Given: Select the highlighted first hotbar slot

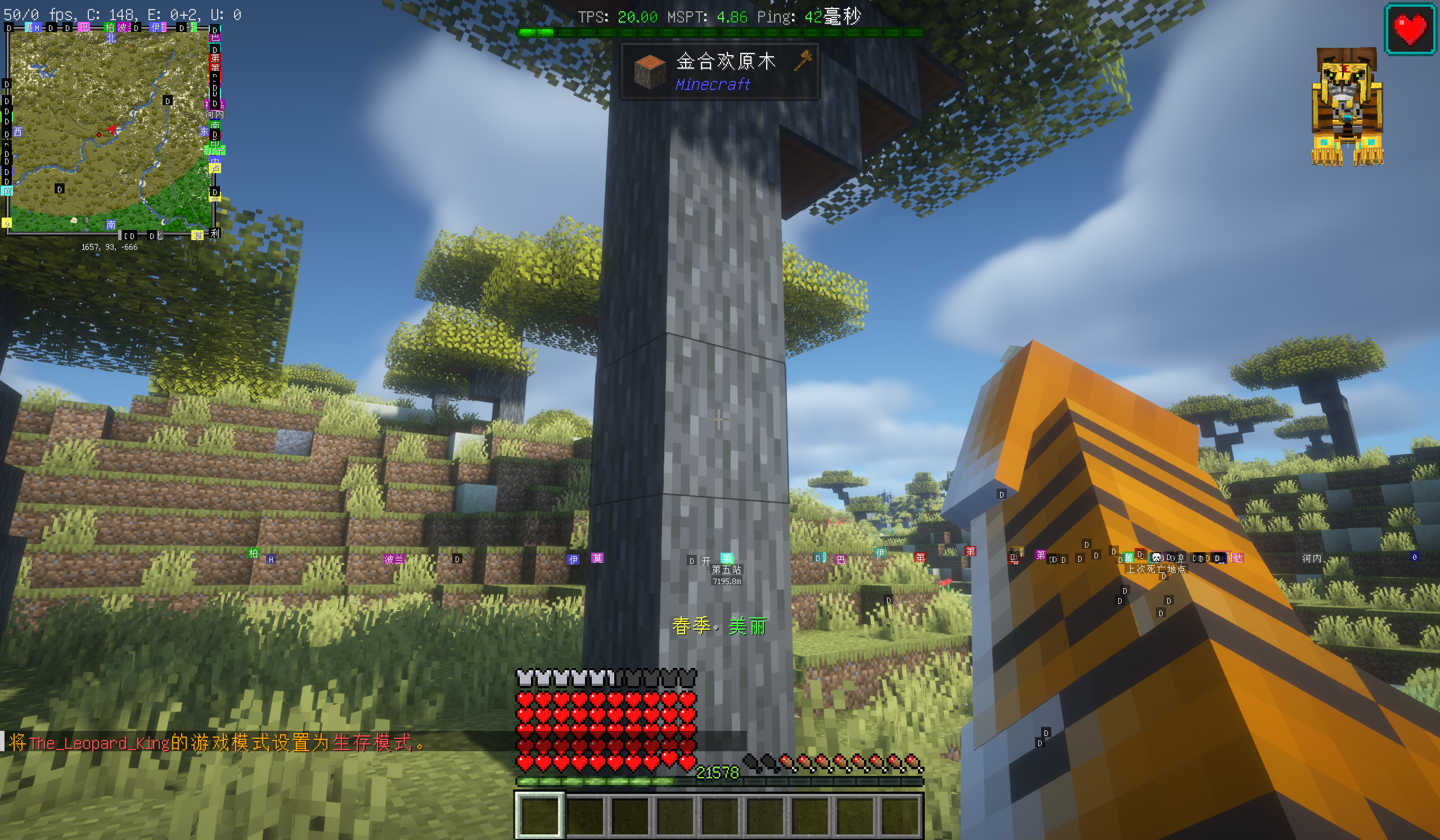Looking at the screenshot, I should 539,815.
